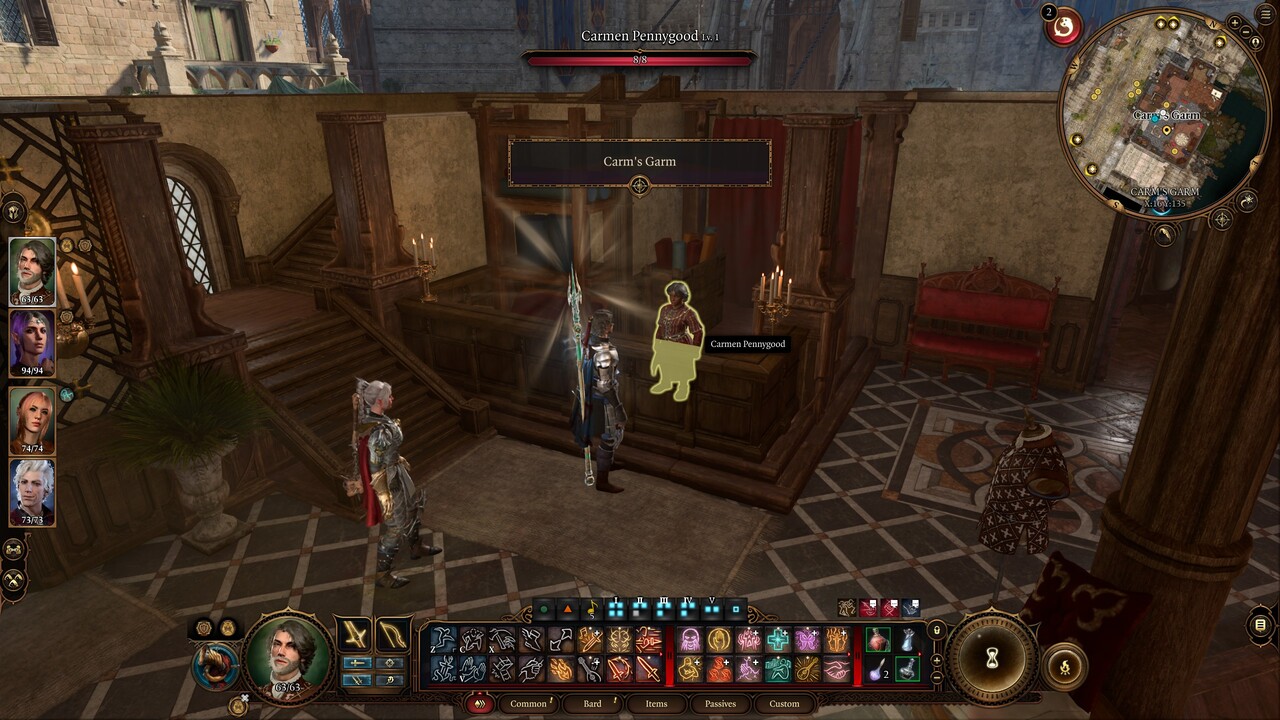The width and height of the screenshot is (1280, 720).
Task: Select the Dash action icon
Action: pyautogui.click(x=471, y=637)
